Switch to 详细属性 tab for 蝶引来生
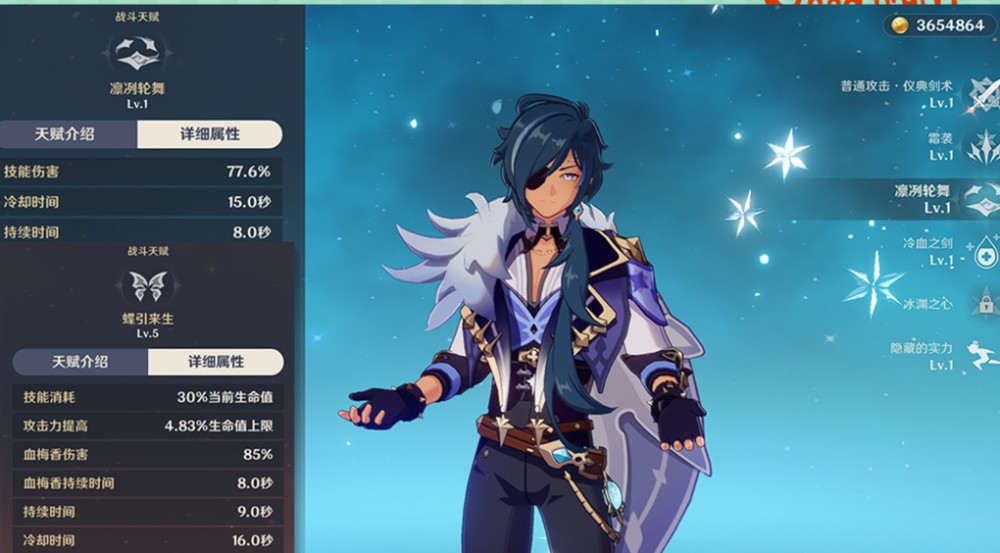 click(x=216, y=362)
